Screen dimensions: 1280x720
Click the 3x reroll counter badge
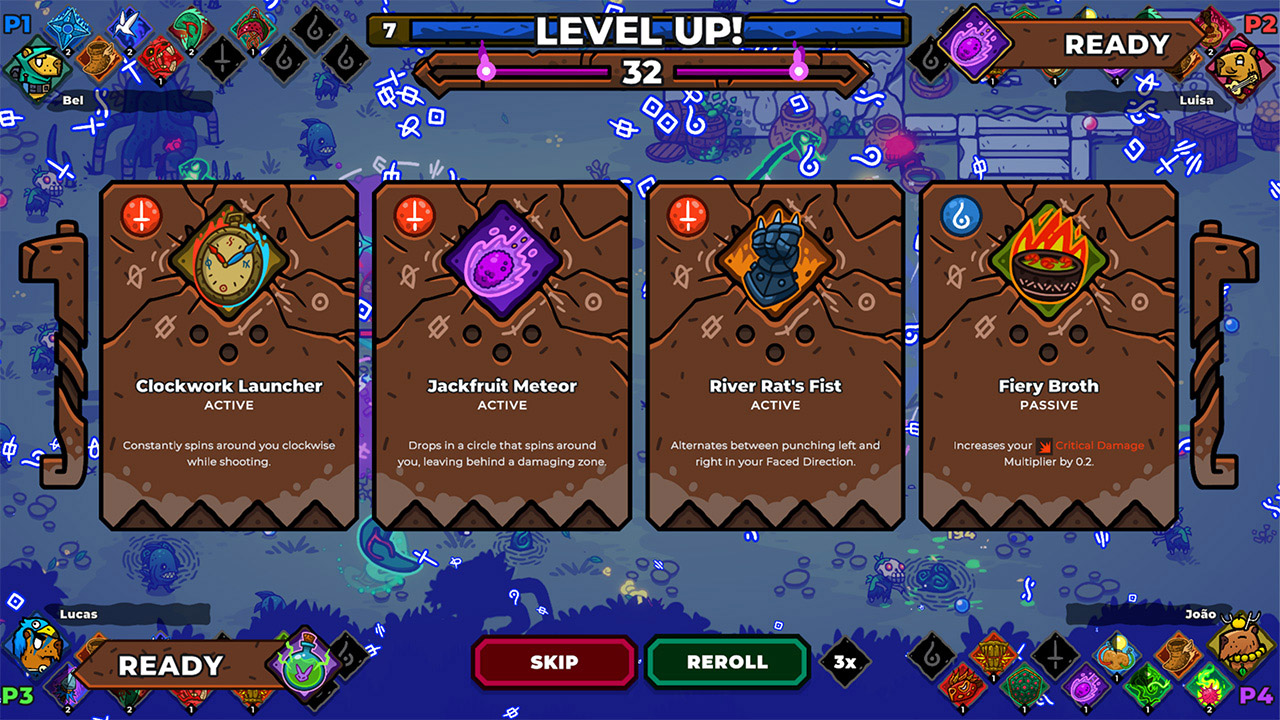(843, 661)
